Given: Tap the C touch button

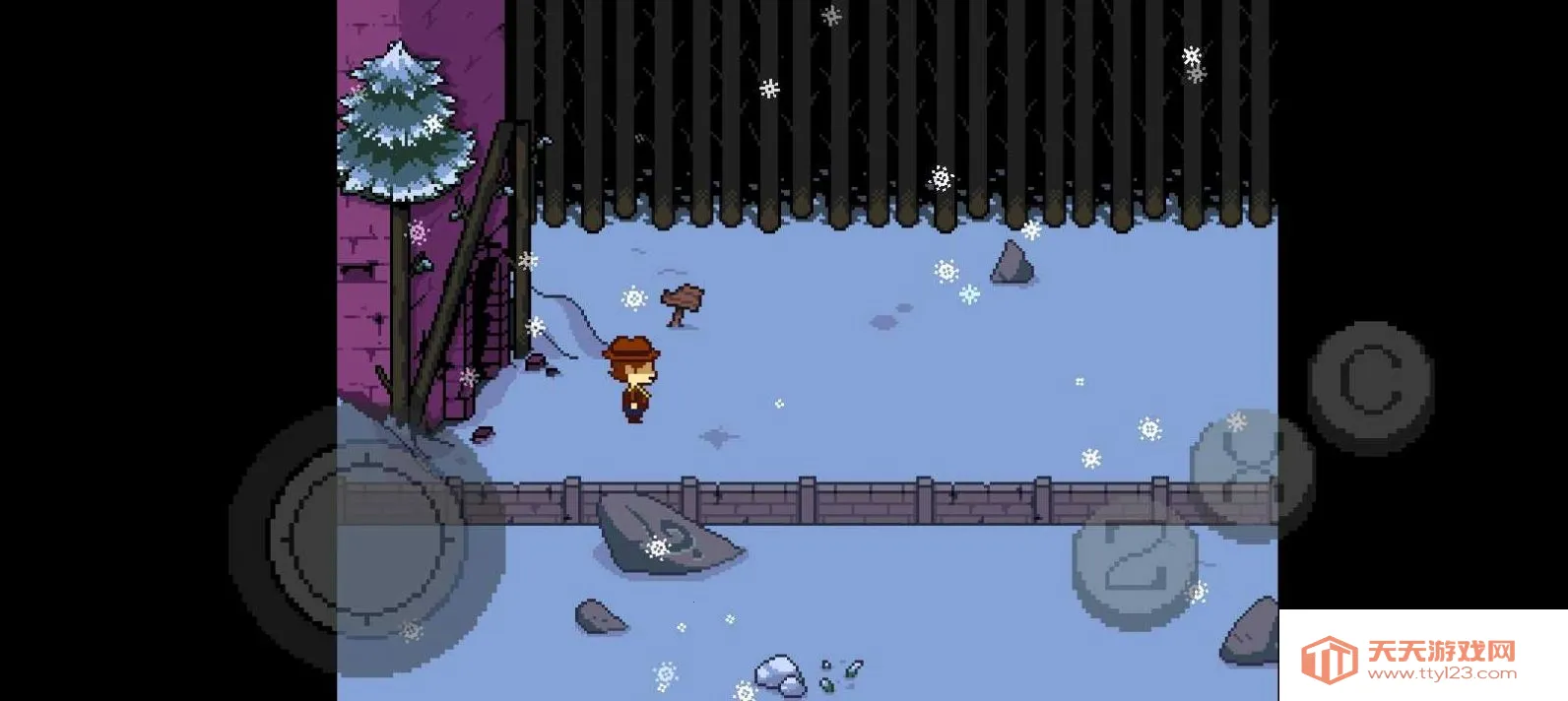Looking at the screenshot, I should point(1370,385).
